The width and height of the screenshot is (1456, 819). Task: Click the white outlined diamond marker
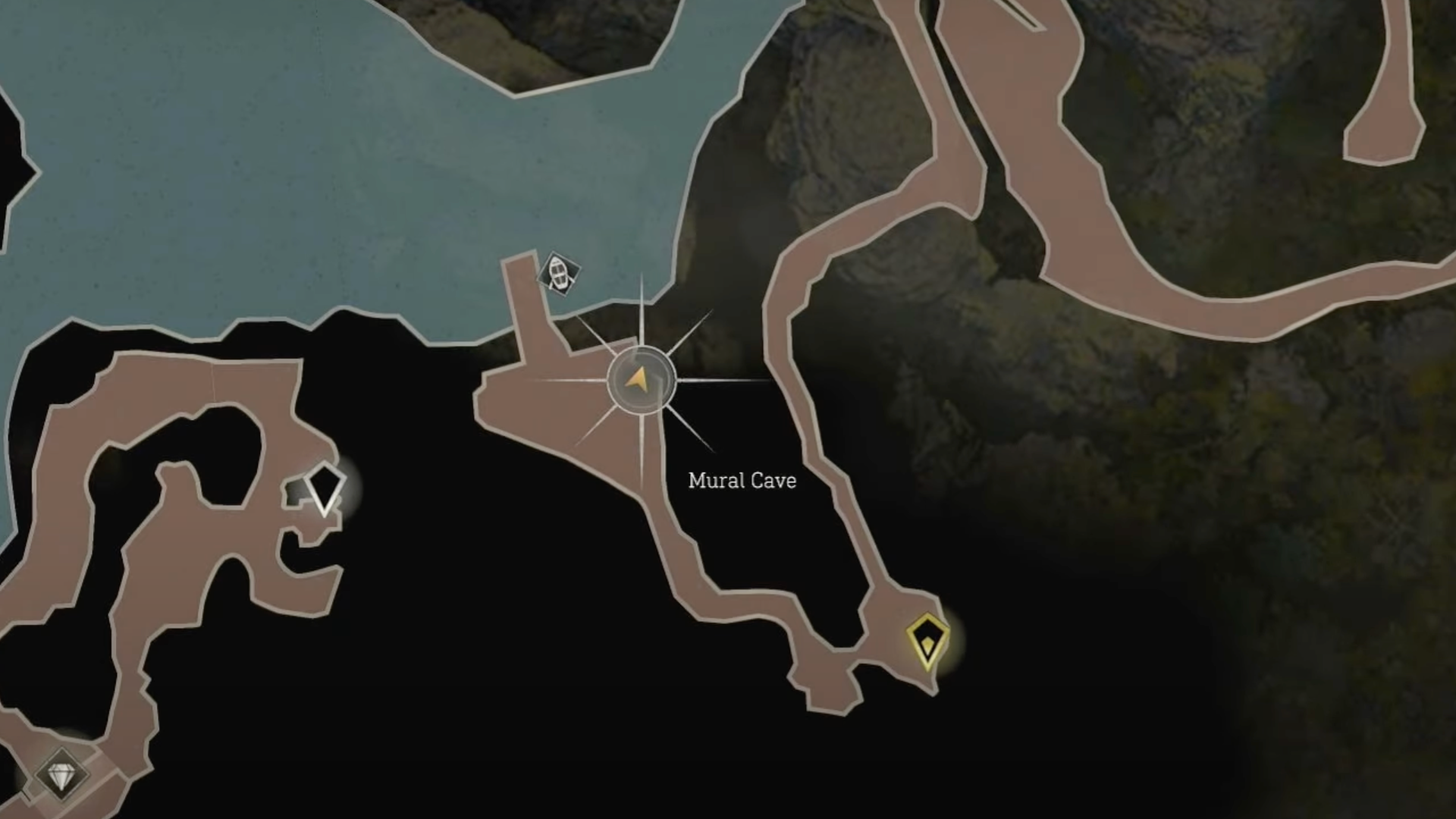(325, 488)
